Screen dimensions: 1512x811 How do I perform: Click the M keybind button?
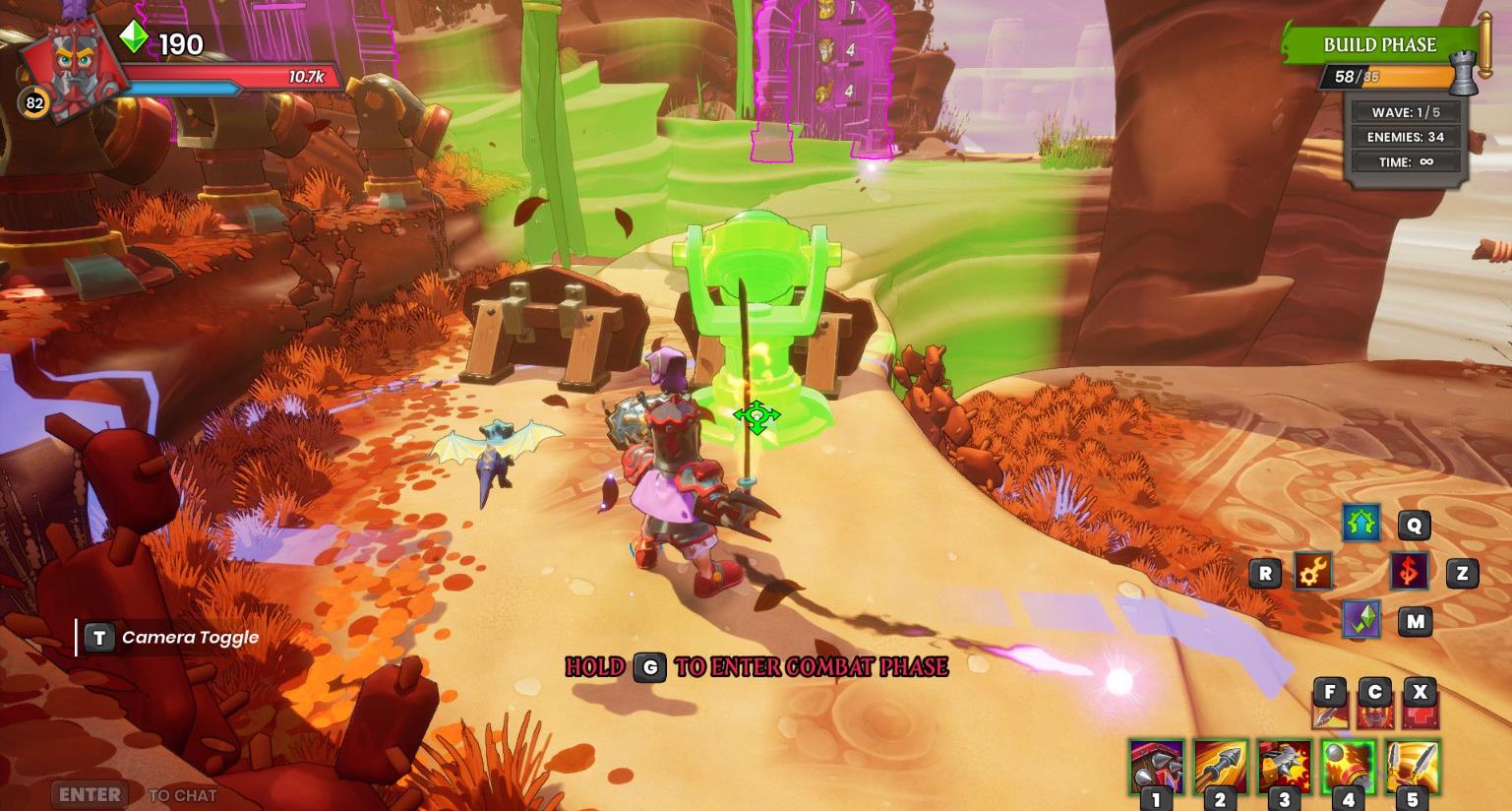click(1414, 621)
